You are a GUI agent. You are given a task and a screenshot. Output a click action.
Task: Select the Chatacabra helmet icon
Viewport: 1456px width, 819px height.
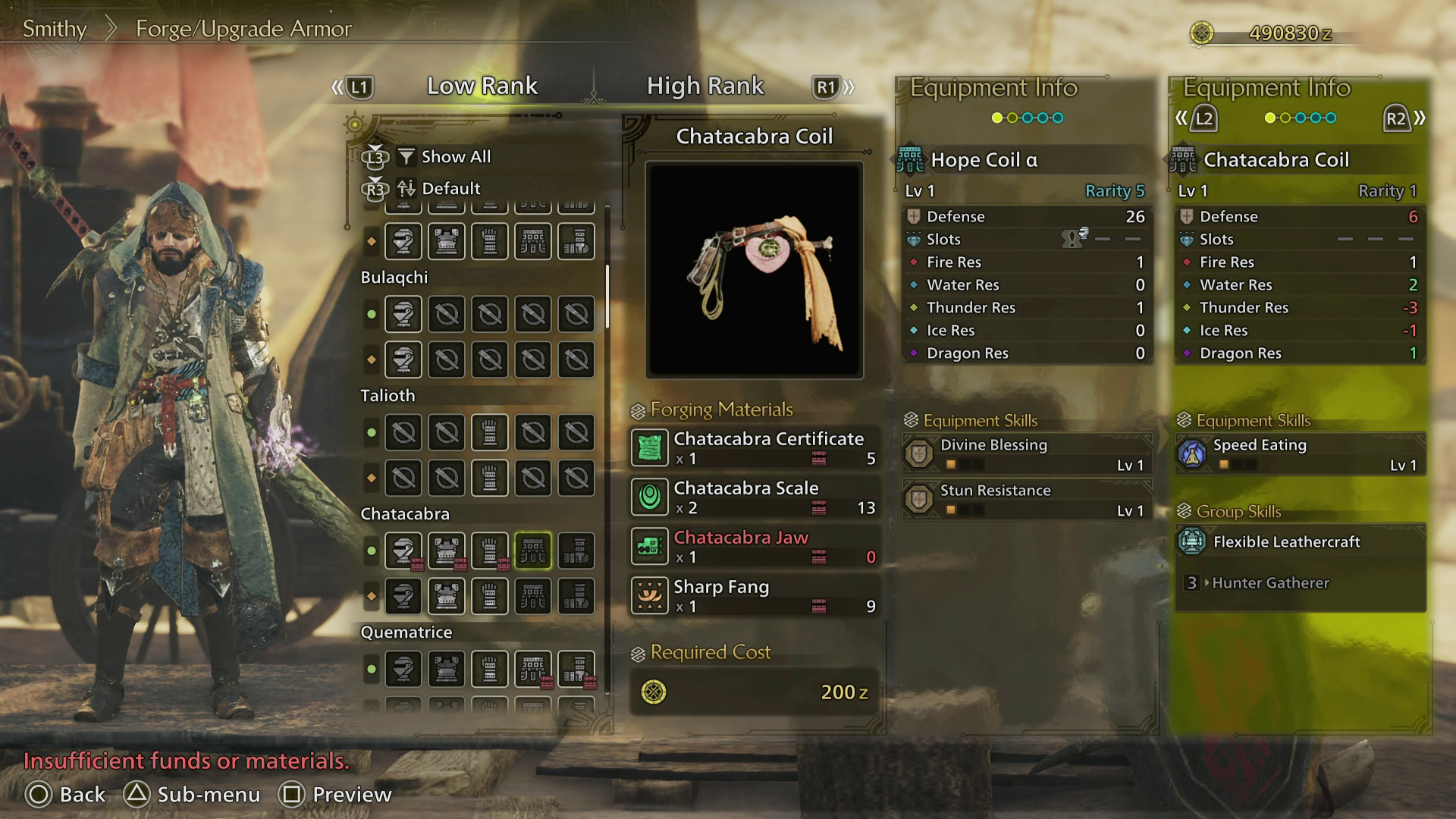tap(403, 550)
